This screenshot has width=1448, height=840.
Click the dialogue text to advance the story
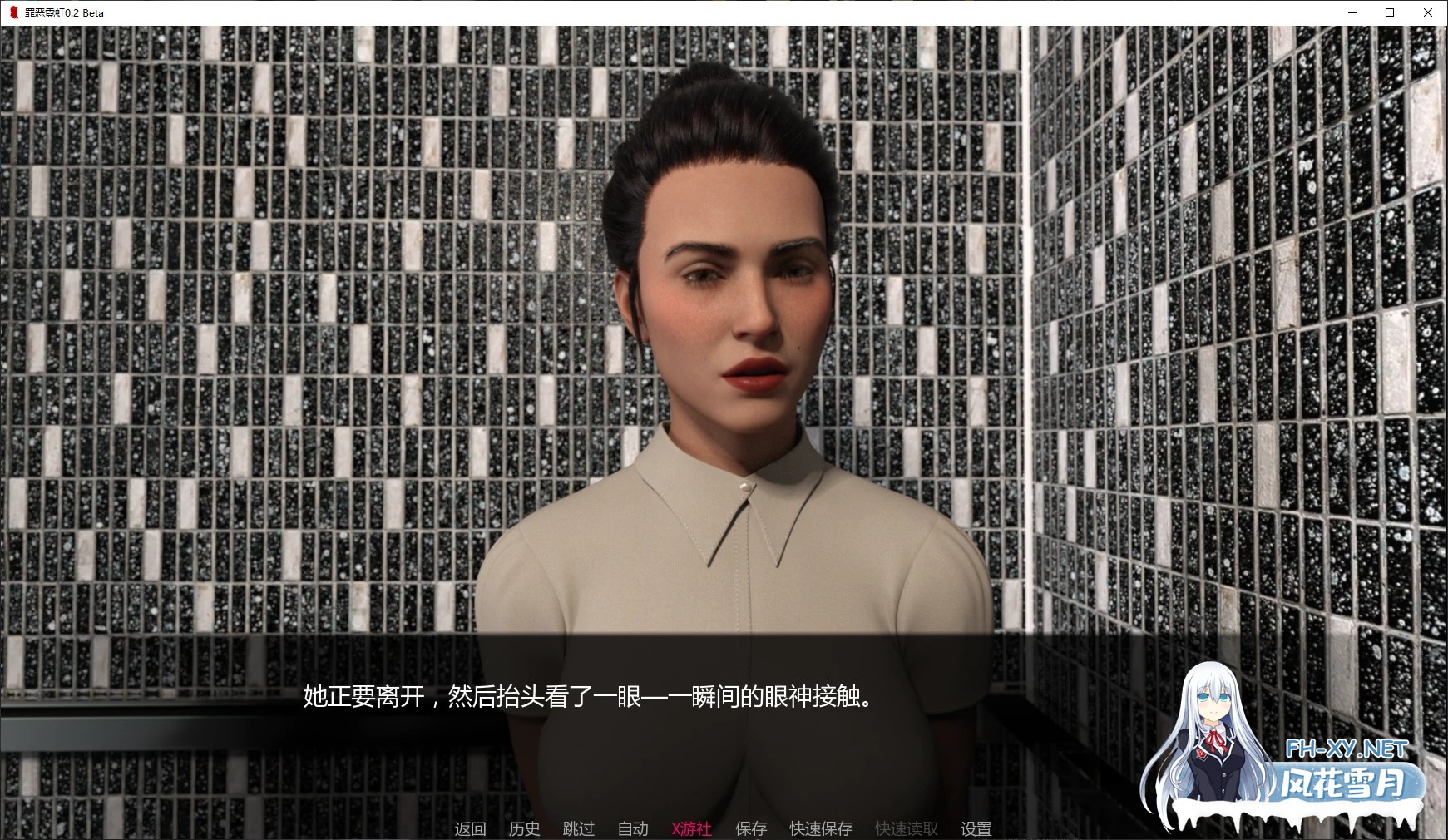click(591, 699)
